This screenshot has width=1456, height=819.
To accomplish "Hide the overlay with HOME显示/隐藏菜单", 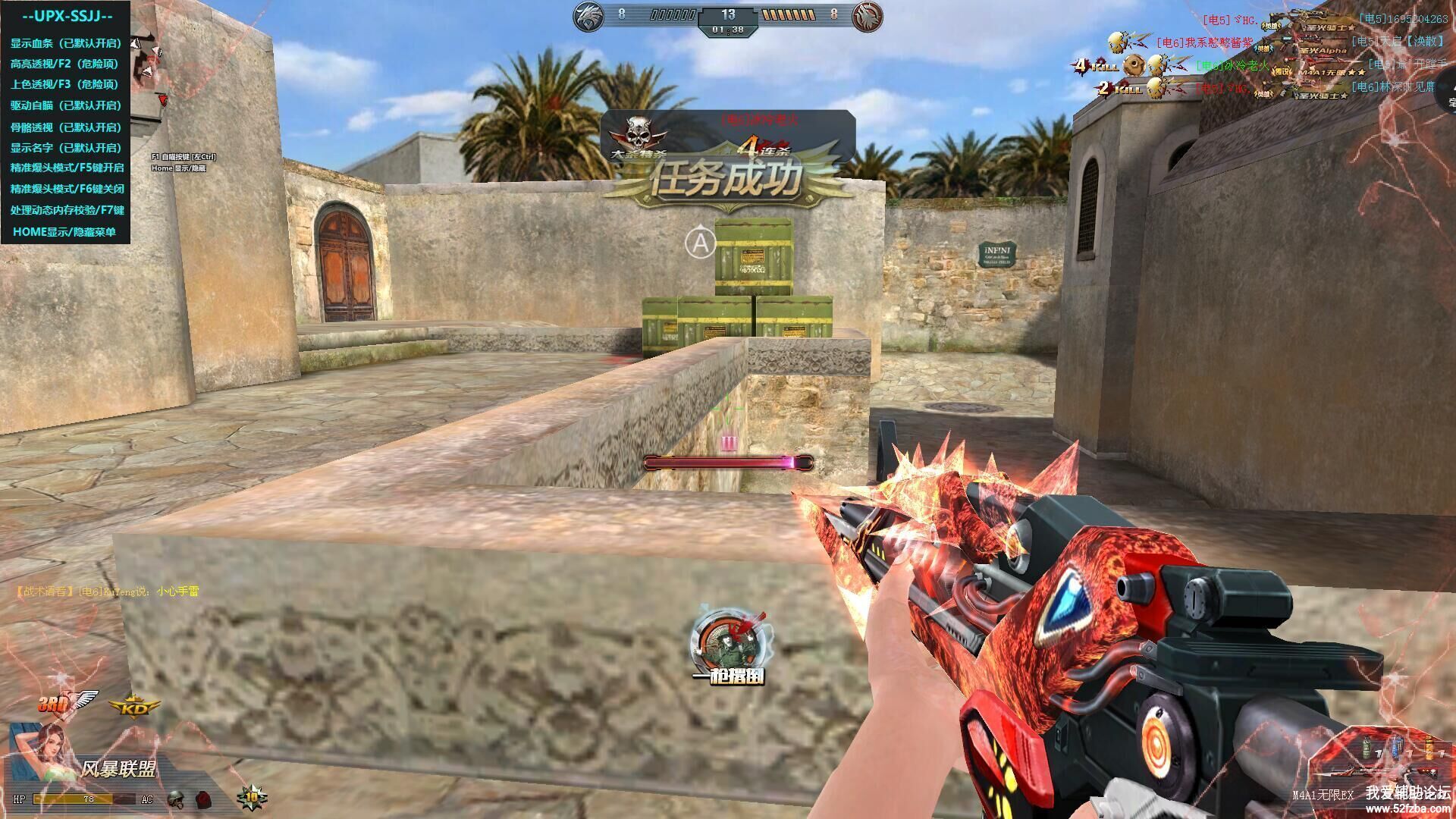I will pyautogui.click(x=64, y=232).
